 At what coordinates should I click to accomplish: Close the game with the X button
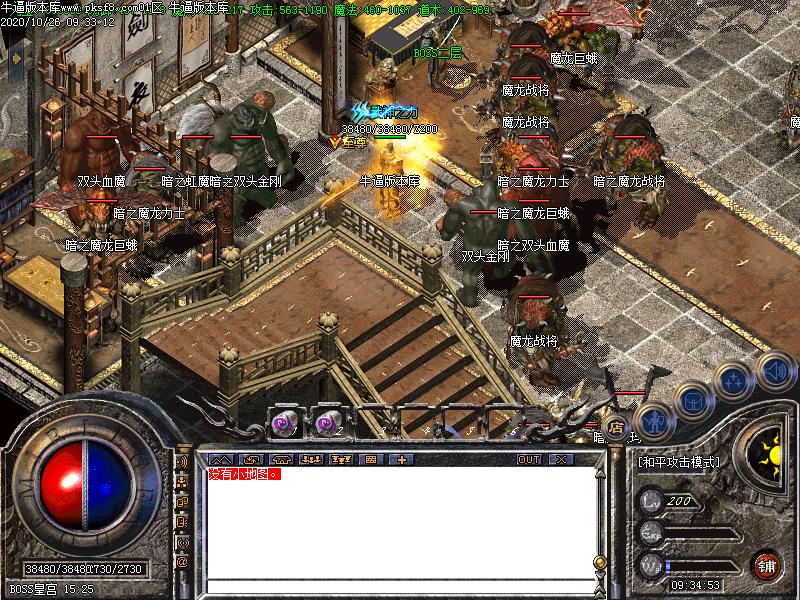[x=559, y=459]
